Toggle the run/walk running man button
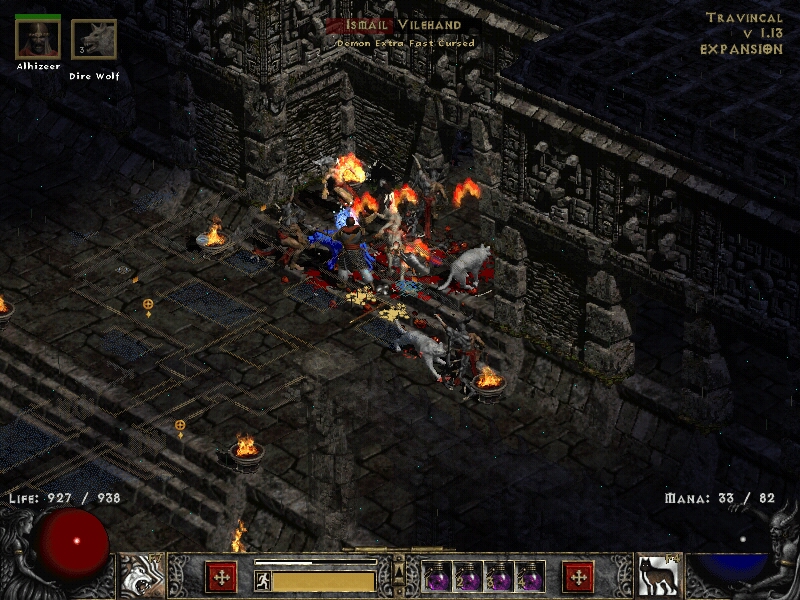Image resolution: width=800 pixels, height=600 pixels. [263, 580]
